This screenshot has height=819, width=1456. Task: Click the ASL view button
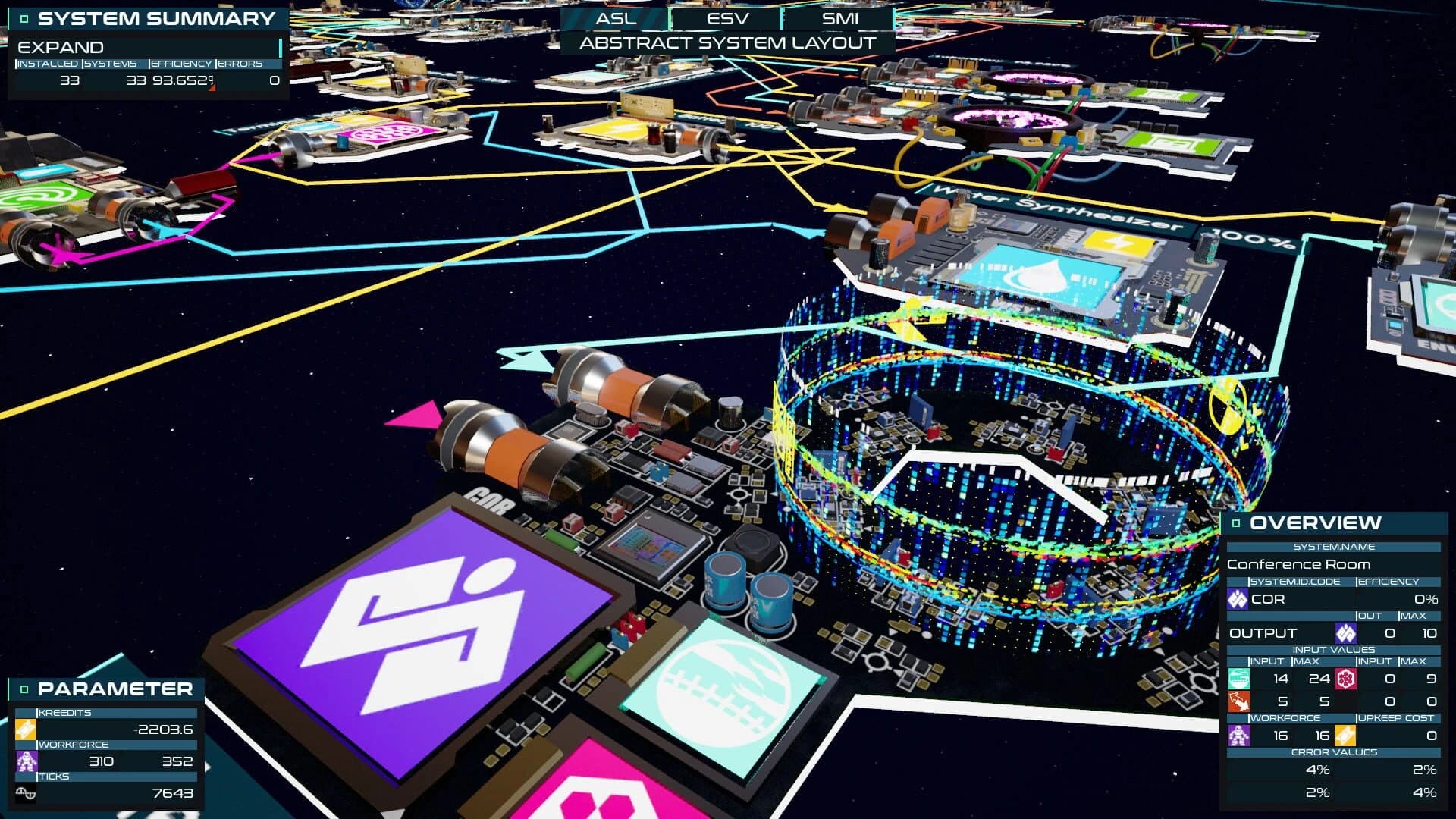[614, 18]
